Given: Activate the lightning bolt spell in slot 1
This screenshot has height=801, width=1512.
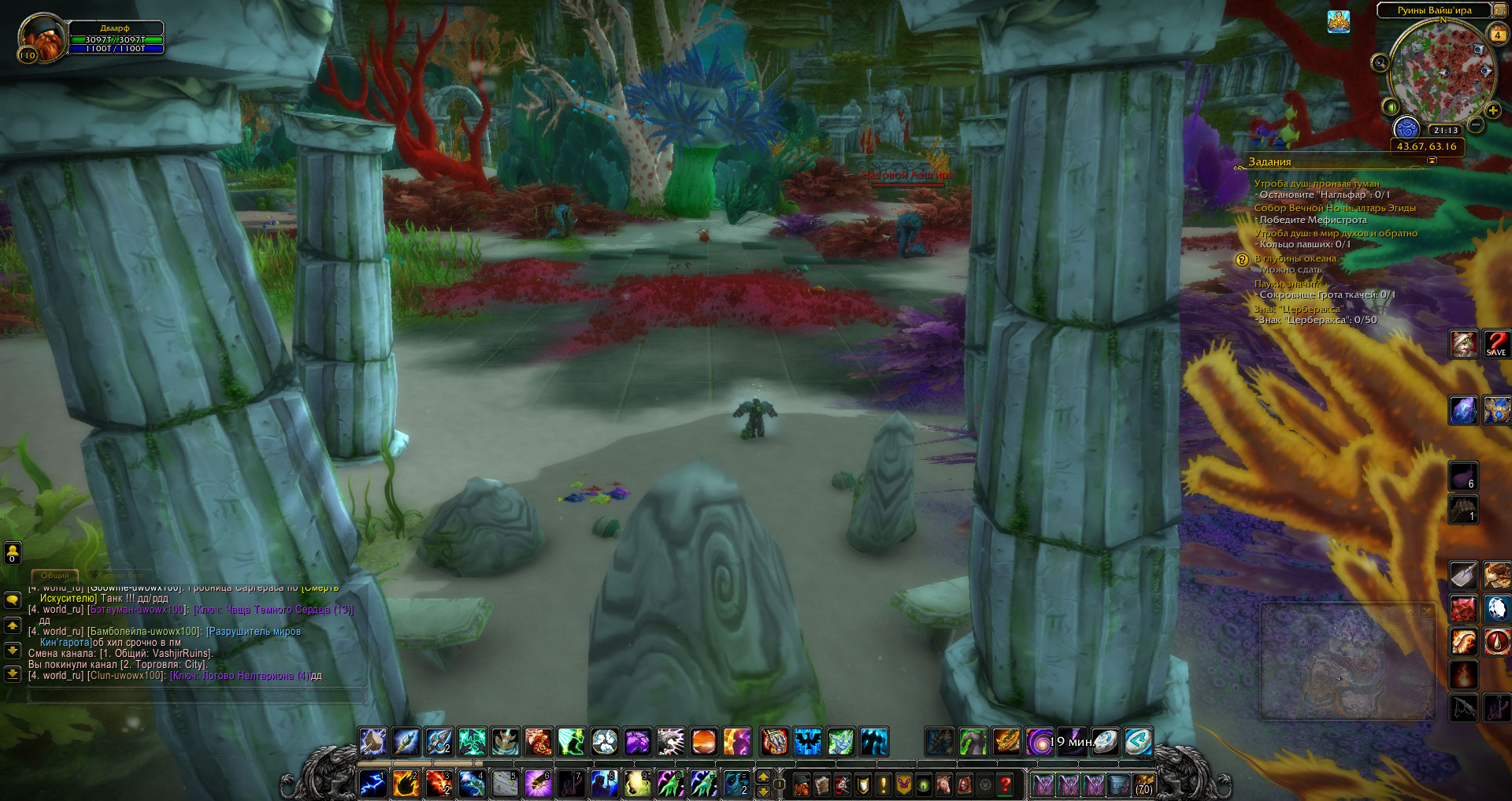Looking at the screenshot, I should pyautogui.click(x=372, y=784).
